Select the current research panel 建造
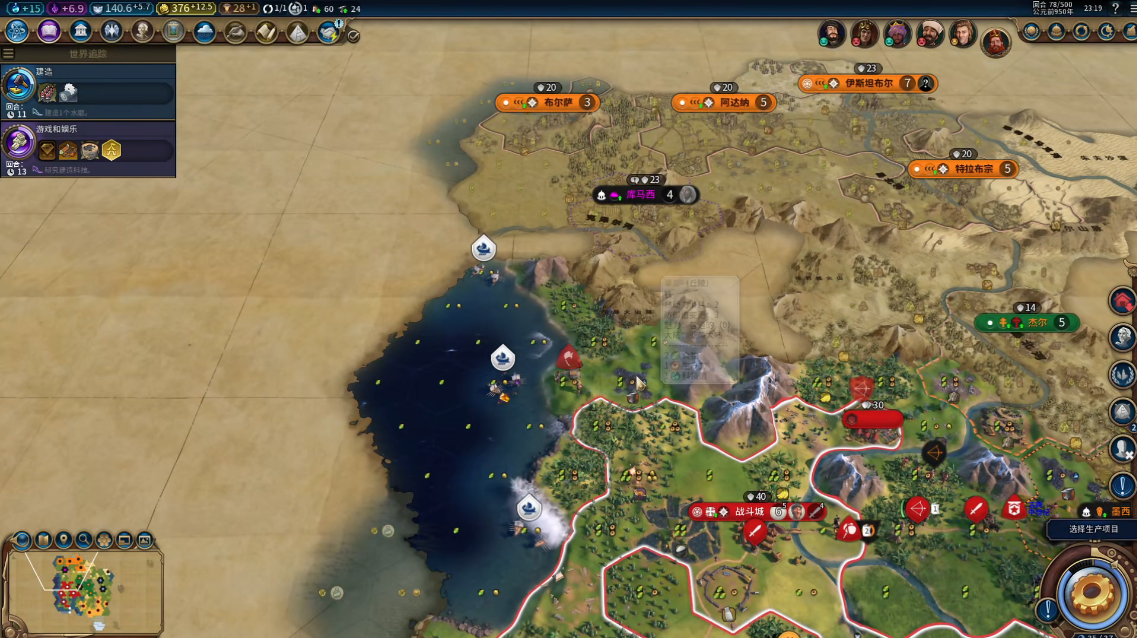Screen dimensions: 1137x638 [89, 92]
